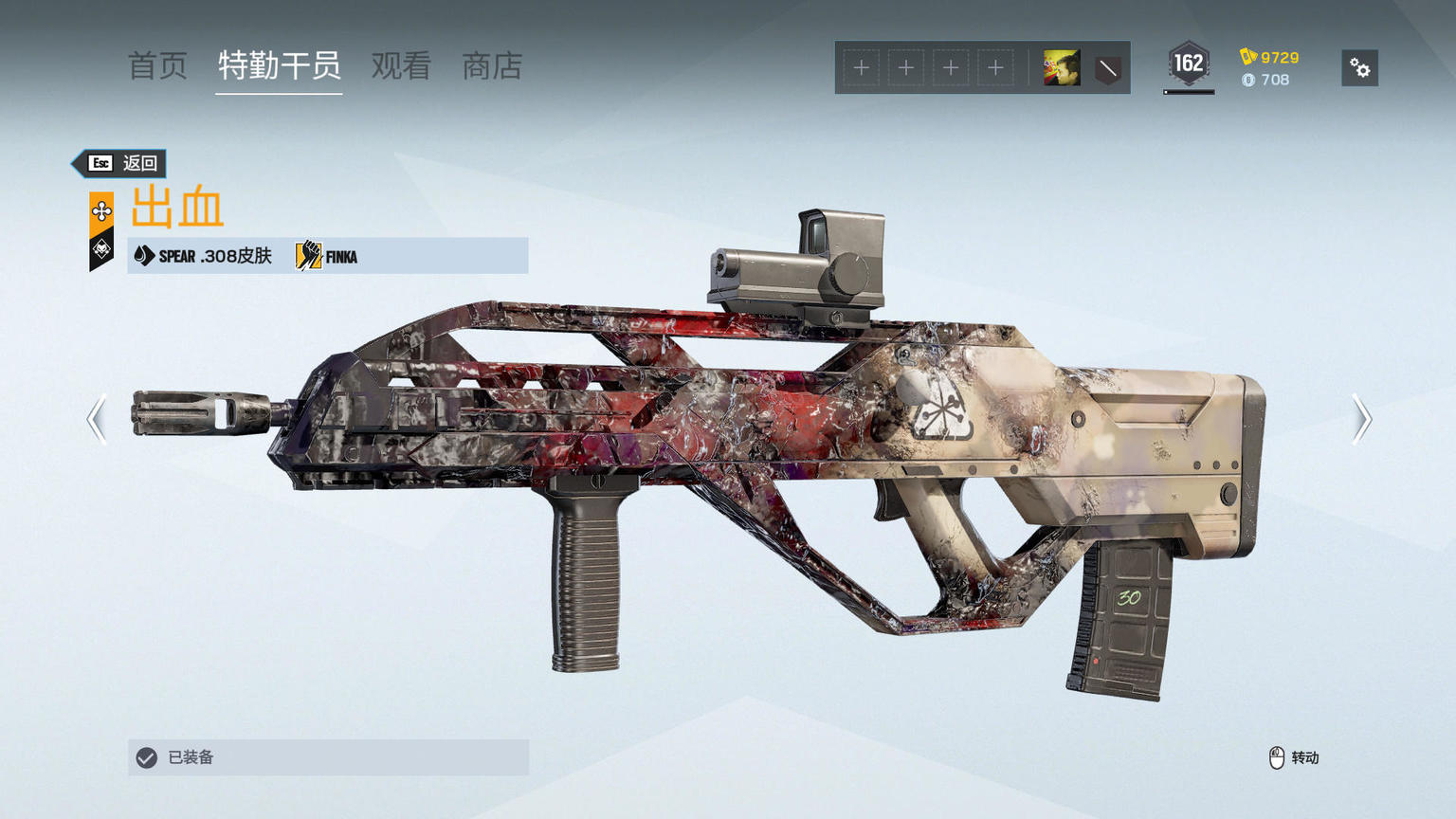Open the level 162 clearance badge

click(x=1189, y=65)
